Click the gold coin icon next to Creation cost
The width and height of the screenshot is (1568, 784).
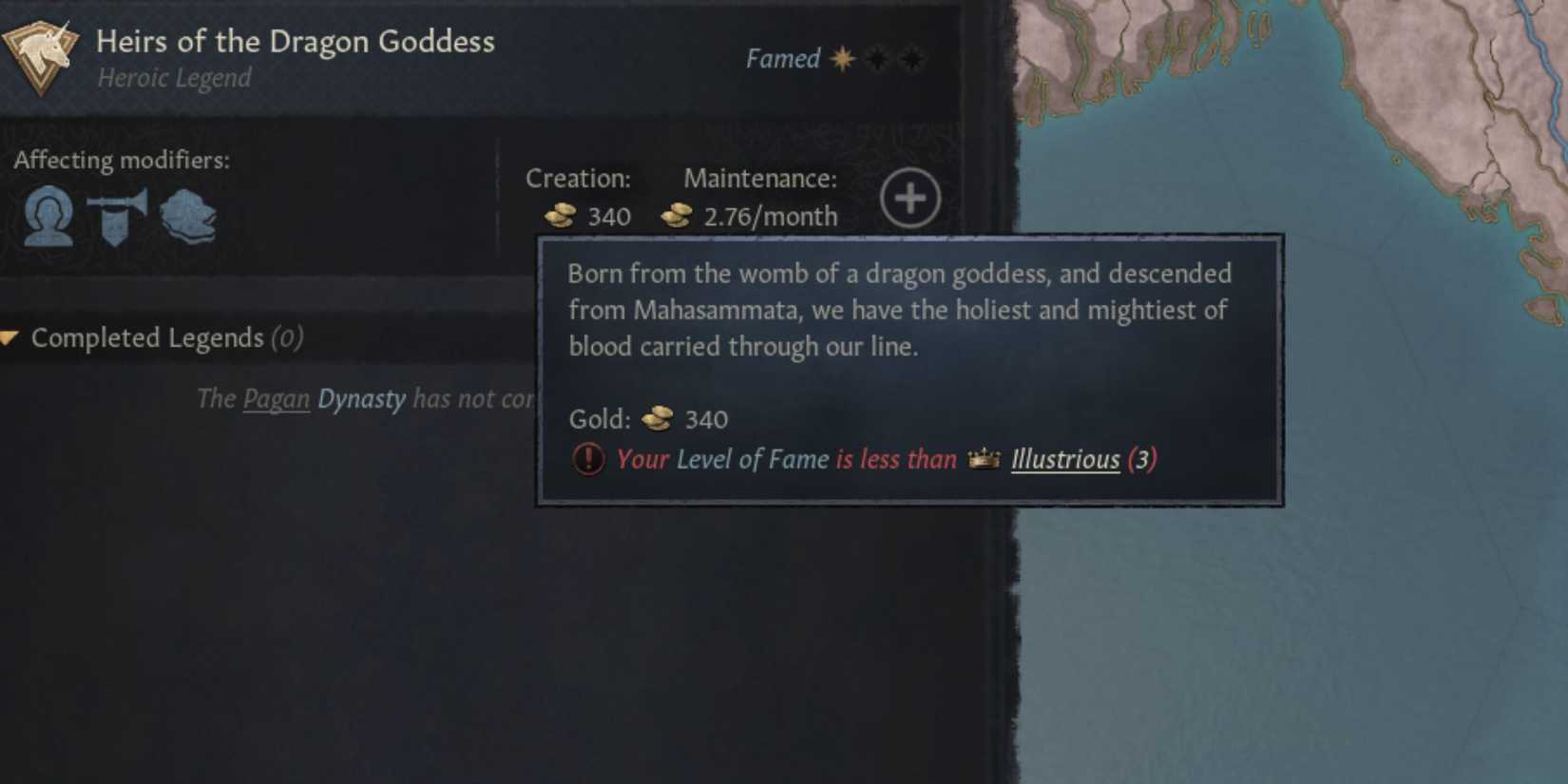click(x=558, y=216)
